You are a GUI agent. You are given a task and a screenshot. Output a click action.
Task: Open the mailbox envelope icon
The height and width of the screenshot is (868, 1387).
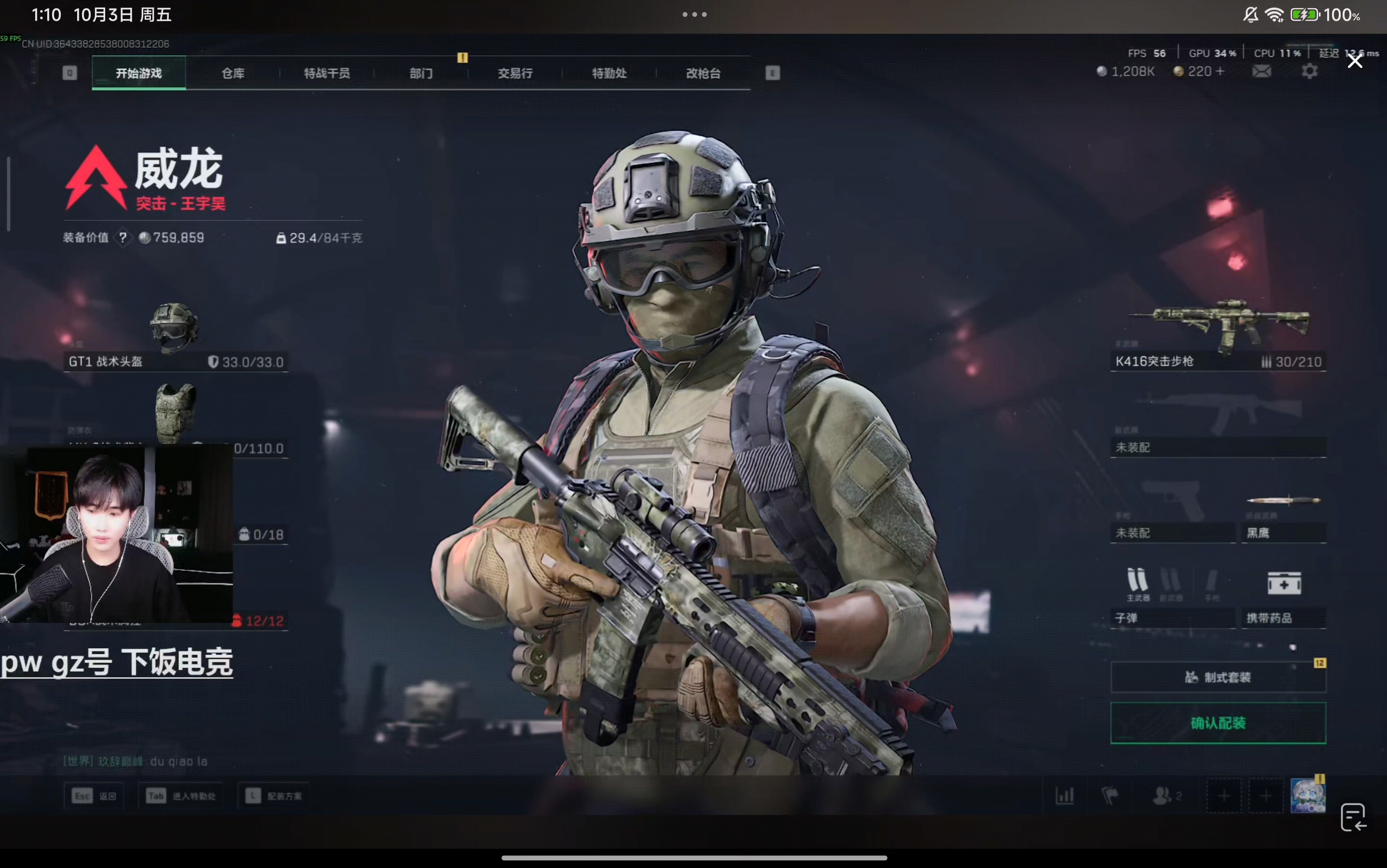(x=1261, y=71)
